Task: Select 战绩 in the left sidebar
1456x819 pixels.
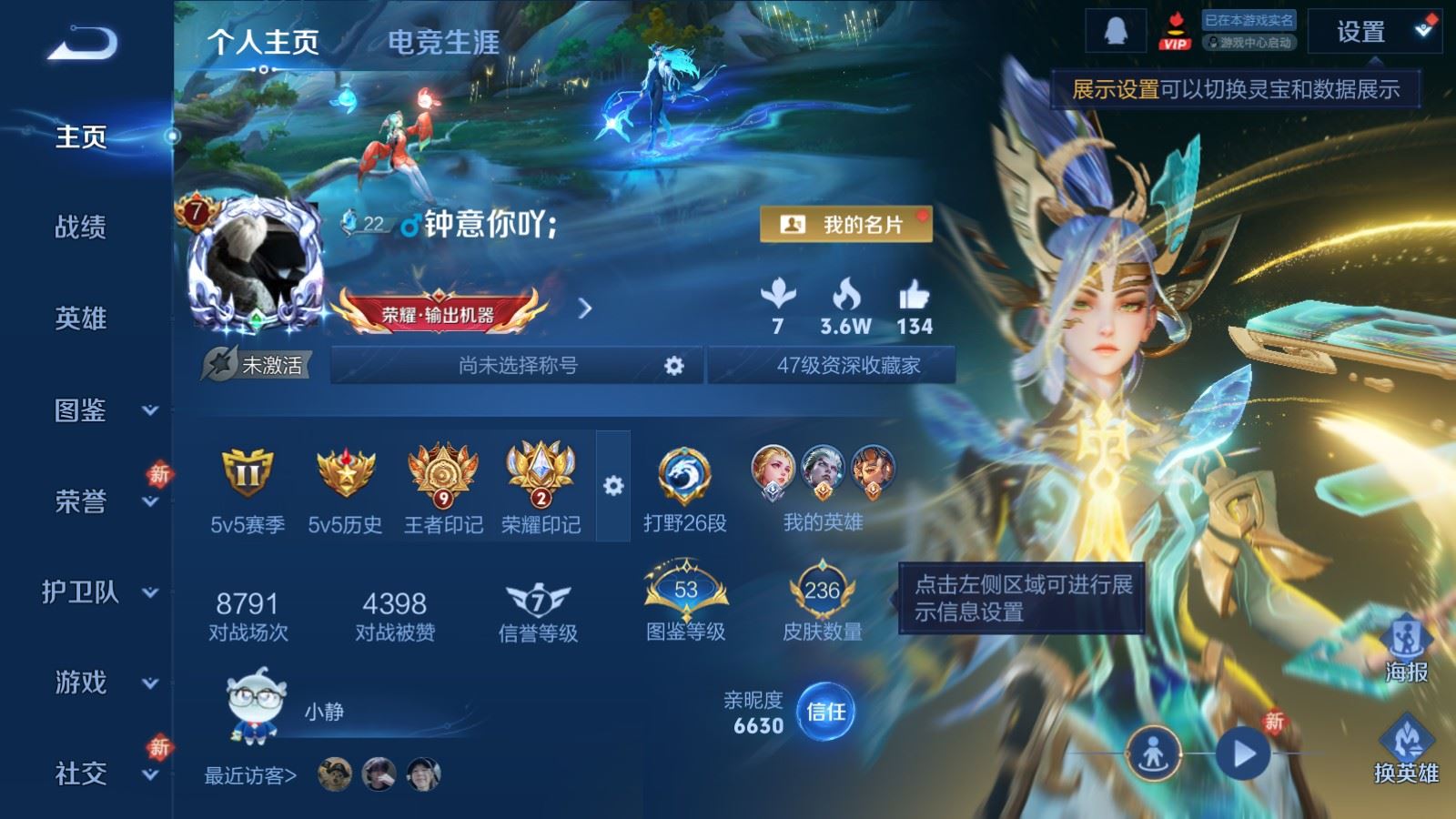Action: click(82, 229)
